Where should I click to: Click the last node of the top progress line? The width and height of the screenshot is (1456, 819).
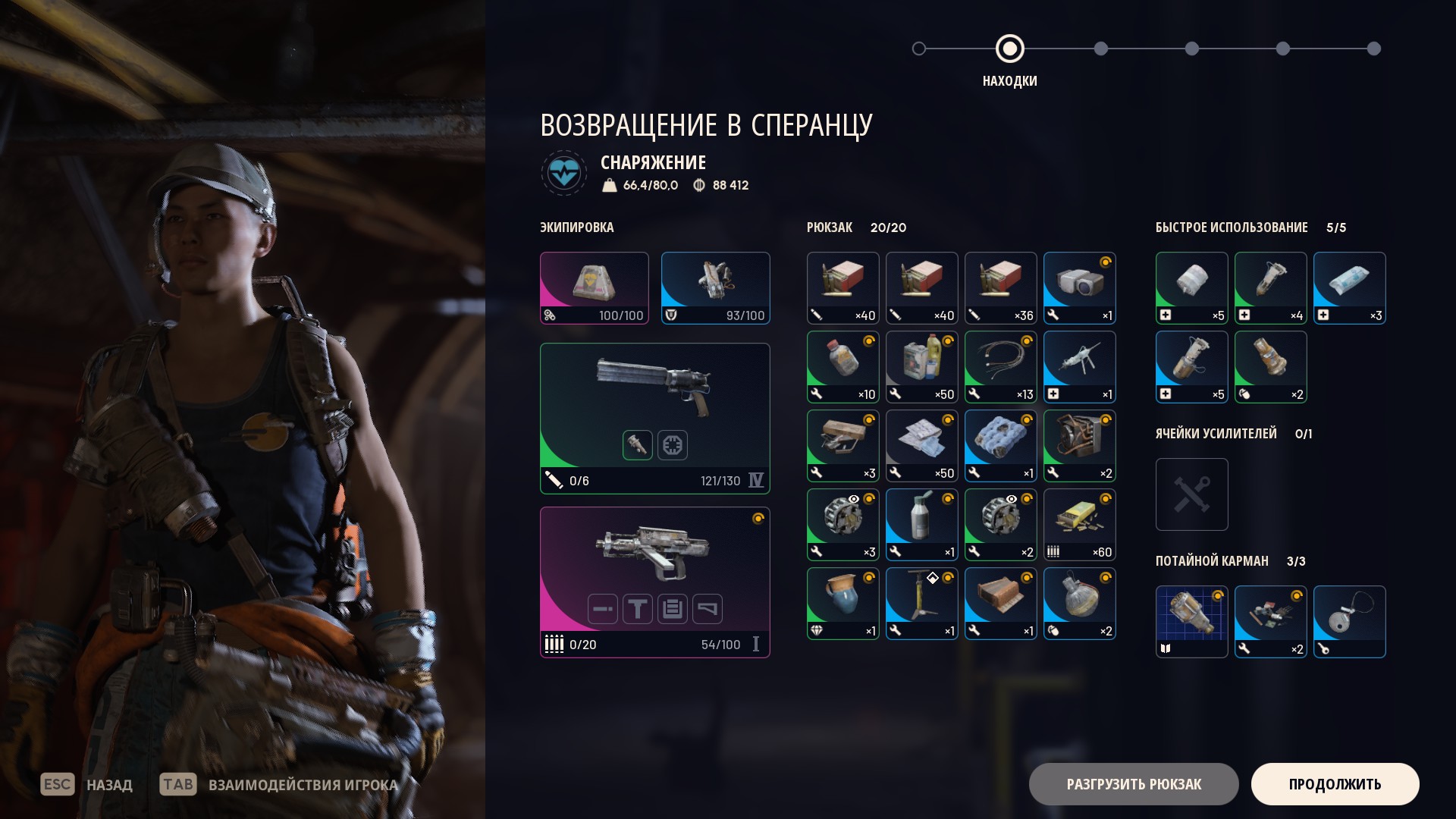(1374, 49)
